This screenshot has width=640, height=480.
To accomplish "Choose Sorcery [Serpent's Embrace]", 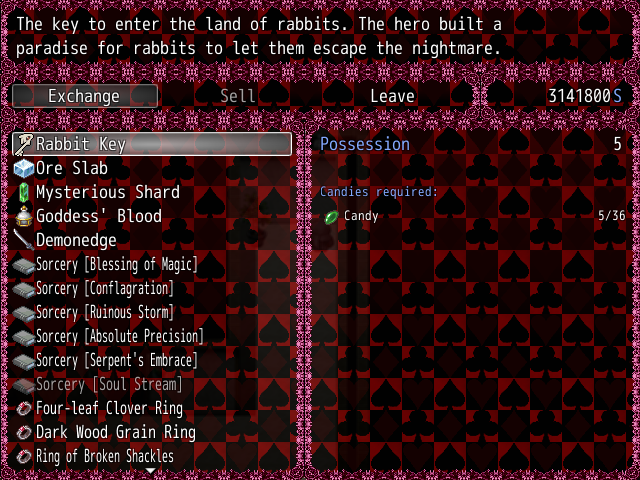I will click(x=116, y=360).
